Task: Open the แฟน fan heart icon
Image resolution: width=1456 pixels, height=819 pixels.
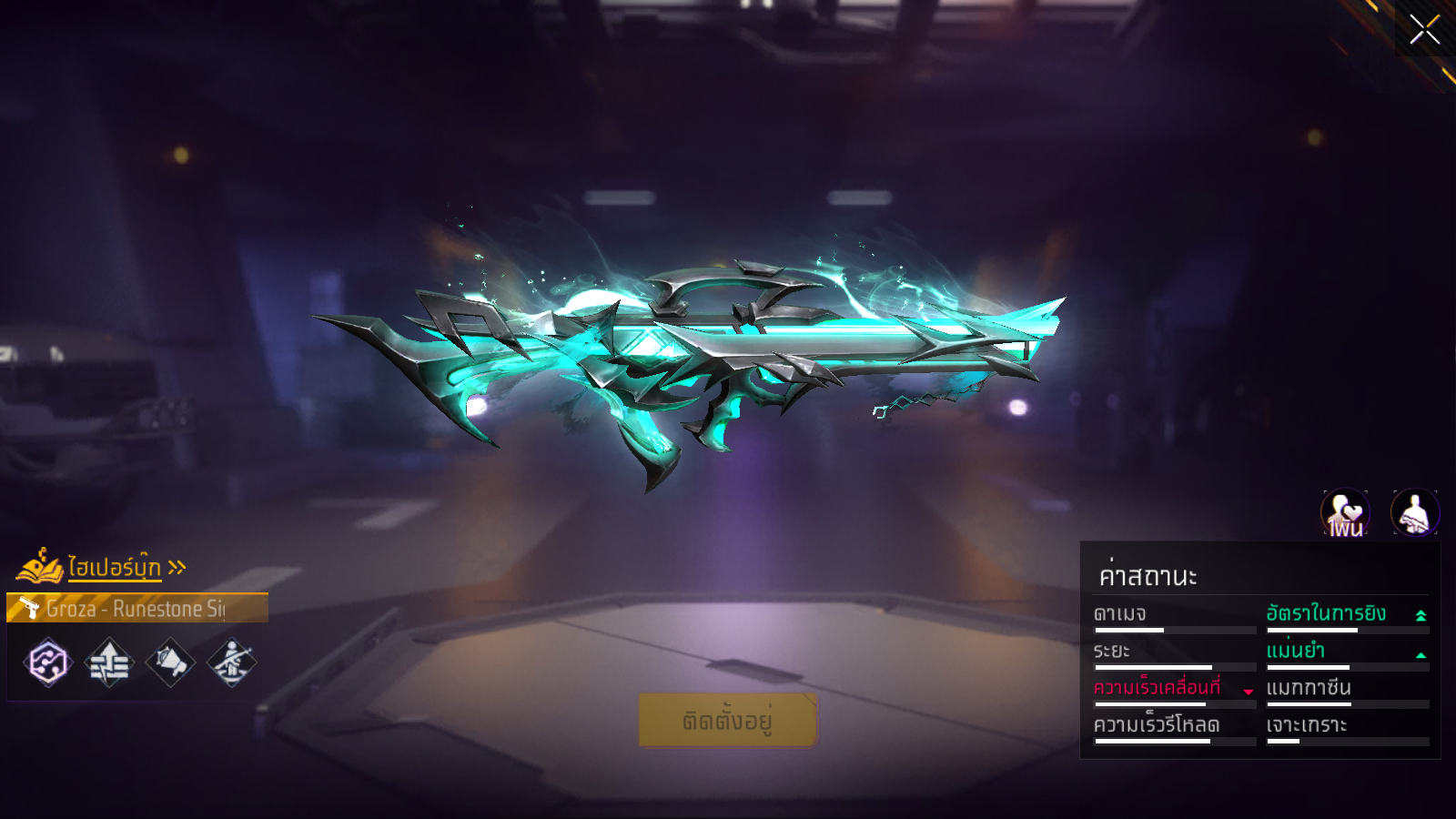Action: point(1345,513)
